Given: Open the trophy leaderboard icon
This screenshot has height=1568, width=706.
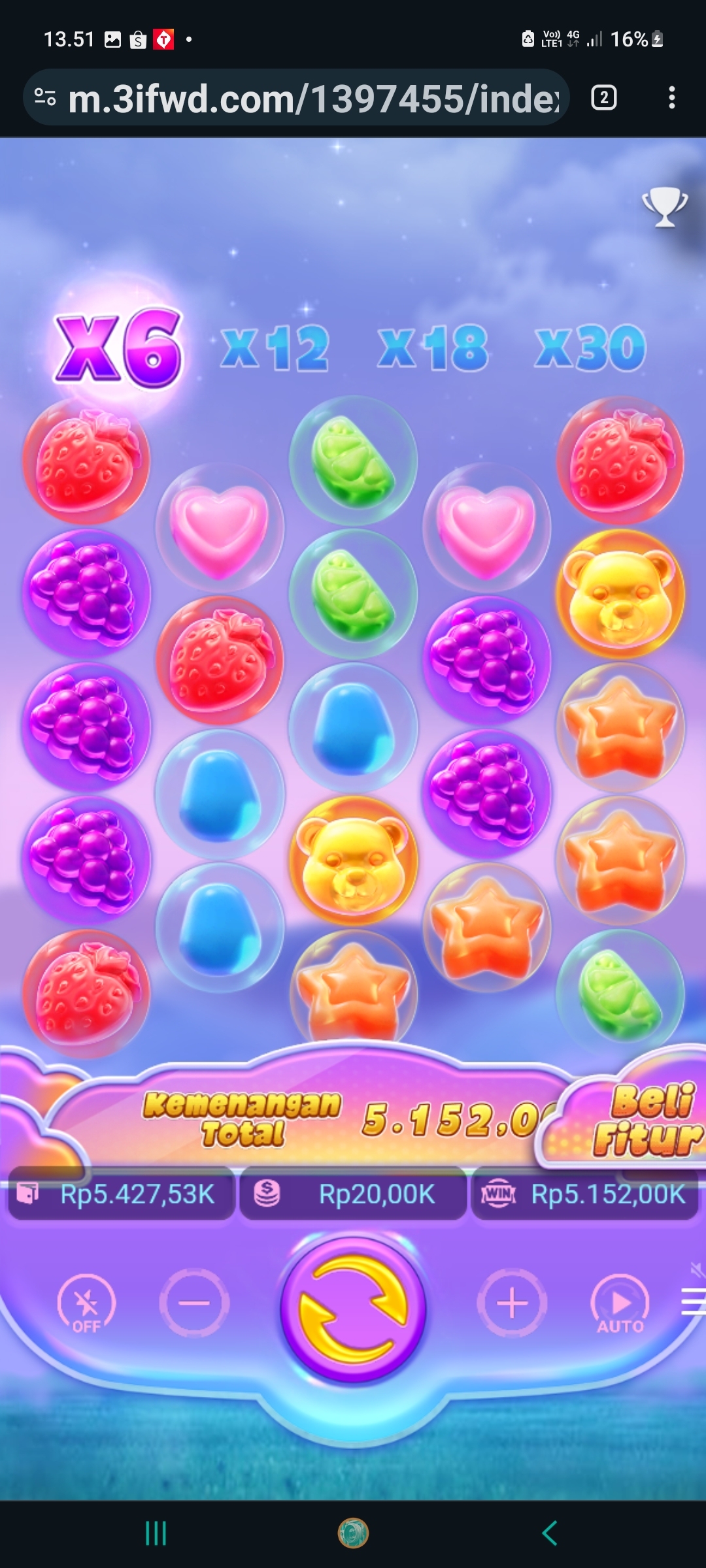Looking at the screenshot, I should (x=664, y=207).
